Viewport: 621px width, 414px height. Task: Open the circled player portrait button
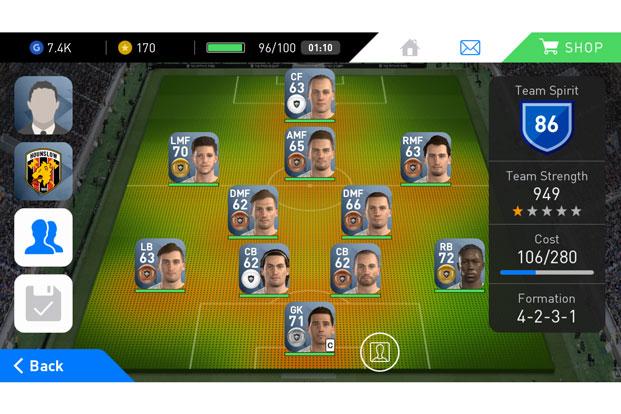pyautogui.click(x=380, y=352)
